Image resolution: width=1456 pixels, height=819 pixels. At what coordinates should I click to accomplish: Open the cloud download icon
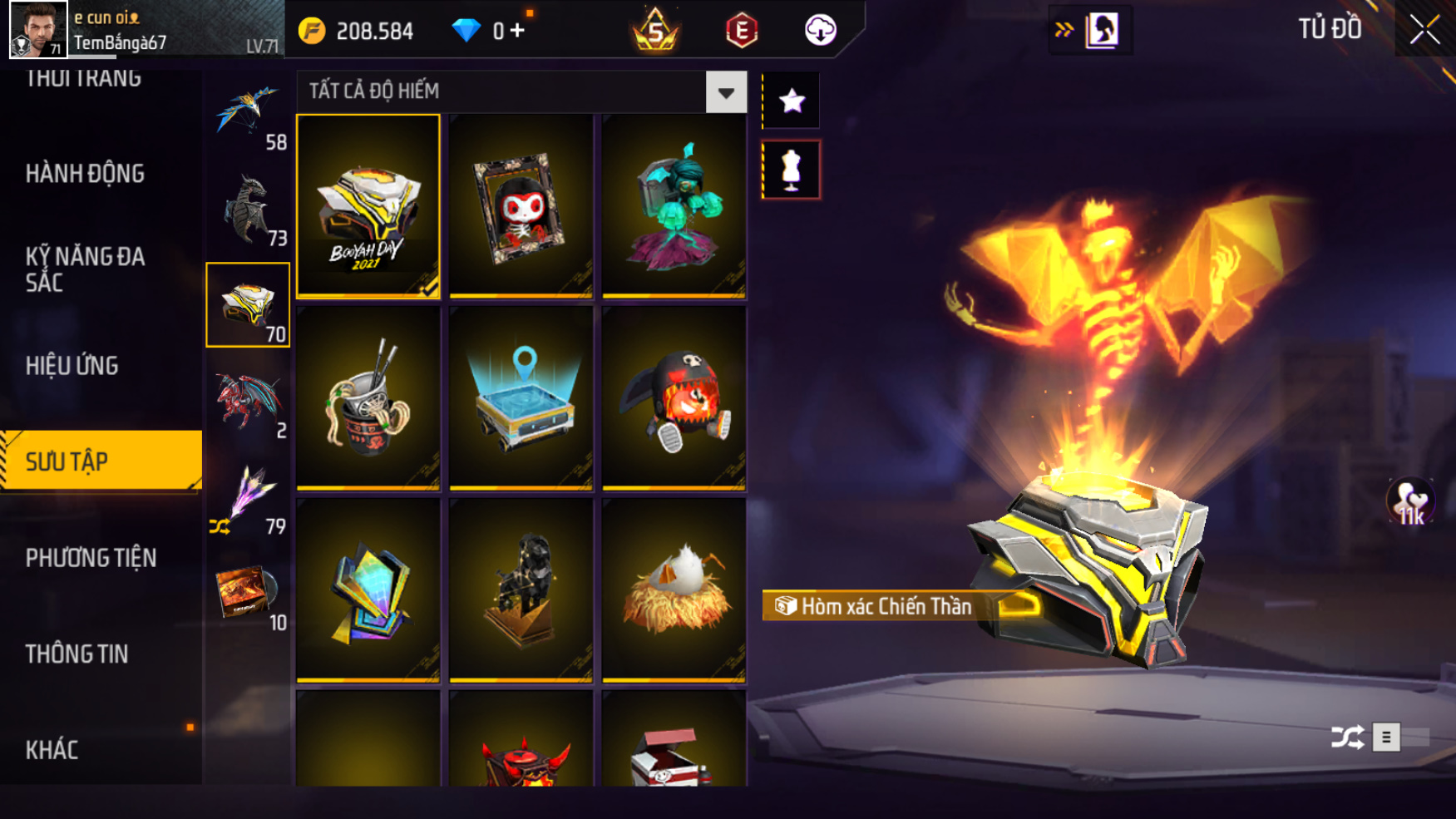click(x=820, y=31)
